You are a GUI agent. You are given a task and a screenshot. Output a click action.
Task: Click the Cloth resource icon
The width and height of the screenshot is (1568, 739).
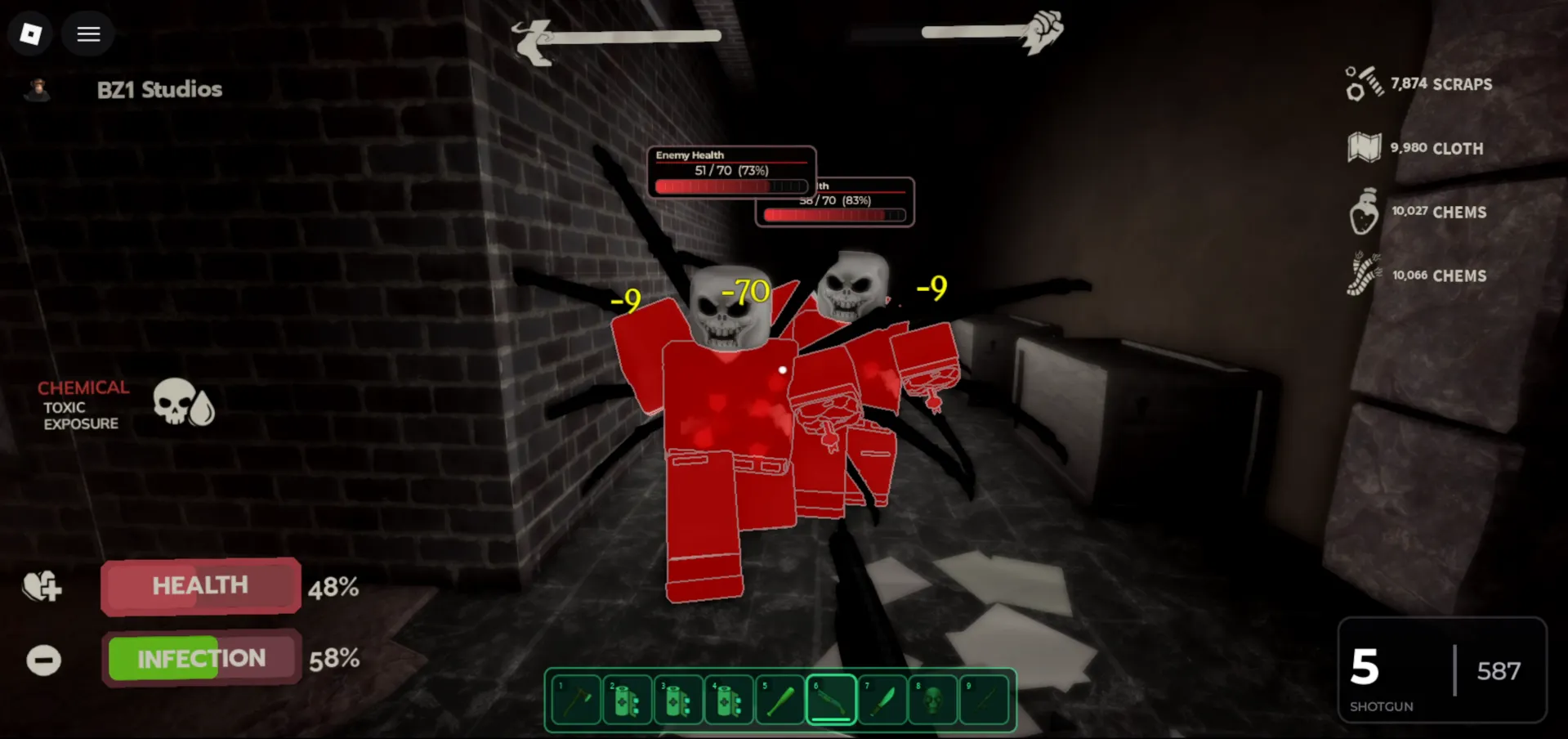tap(1363, 148)
